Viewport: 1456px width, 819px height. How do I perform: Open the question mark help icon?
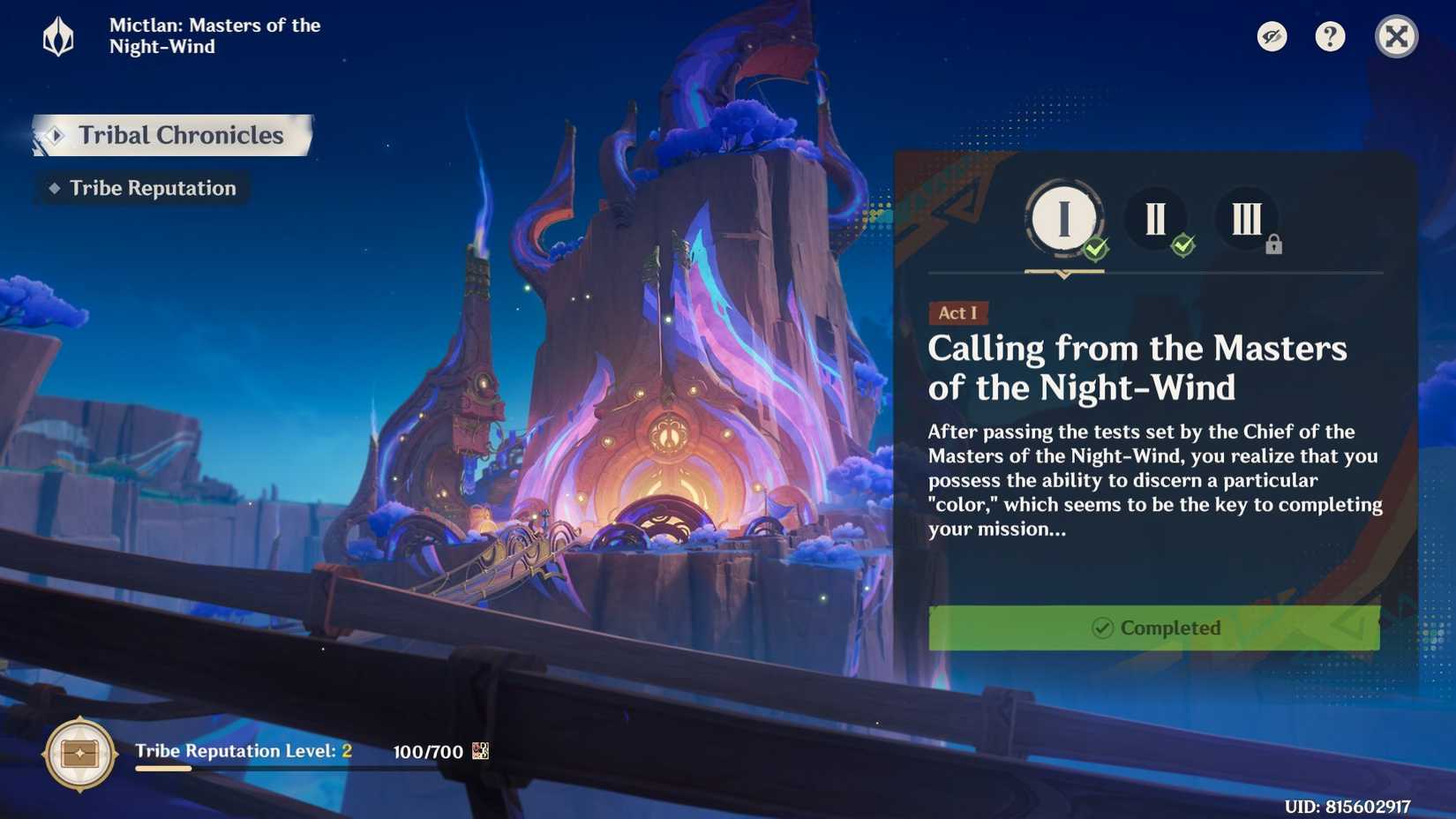pos(1330,36)
